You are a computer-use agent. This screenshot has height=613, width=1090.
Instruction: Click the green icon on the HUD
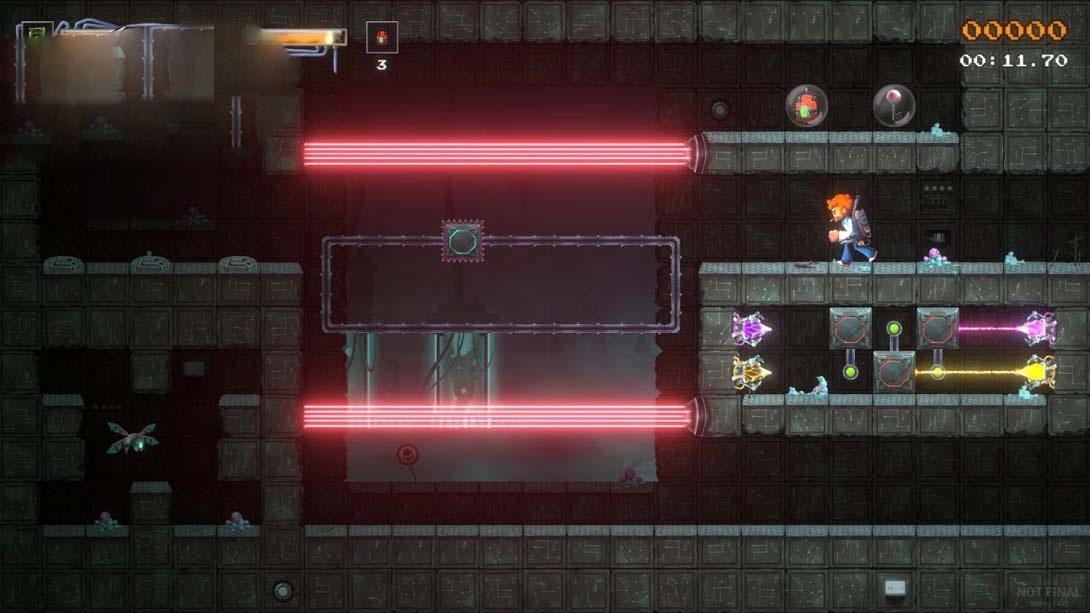click(36, 33)
